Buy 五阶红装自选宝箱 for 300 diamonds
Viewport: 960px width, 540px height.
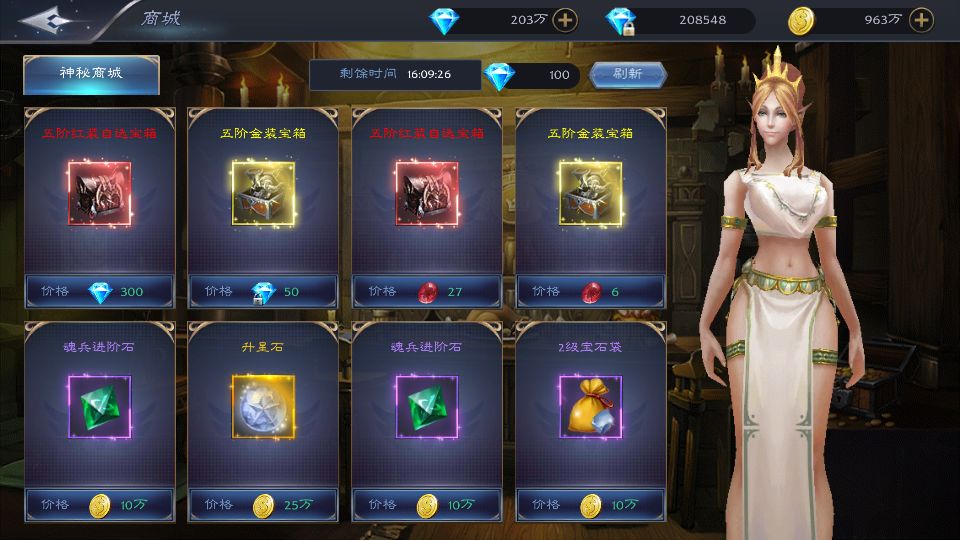(100, 292)
